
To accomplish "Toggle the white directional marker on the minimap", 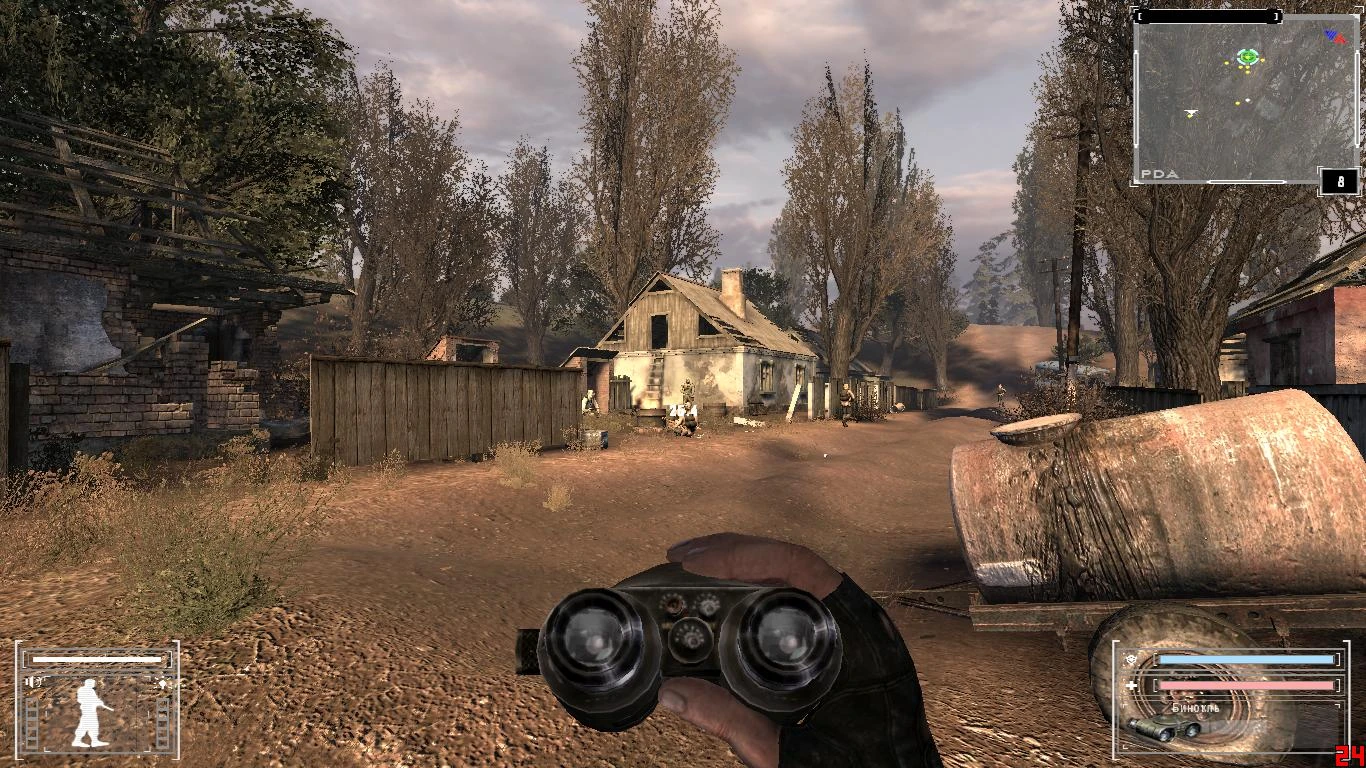I will coord(1191,112).
